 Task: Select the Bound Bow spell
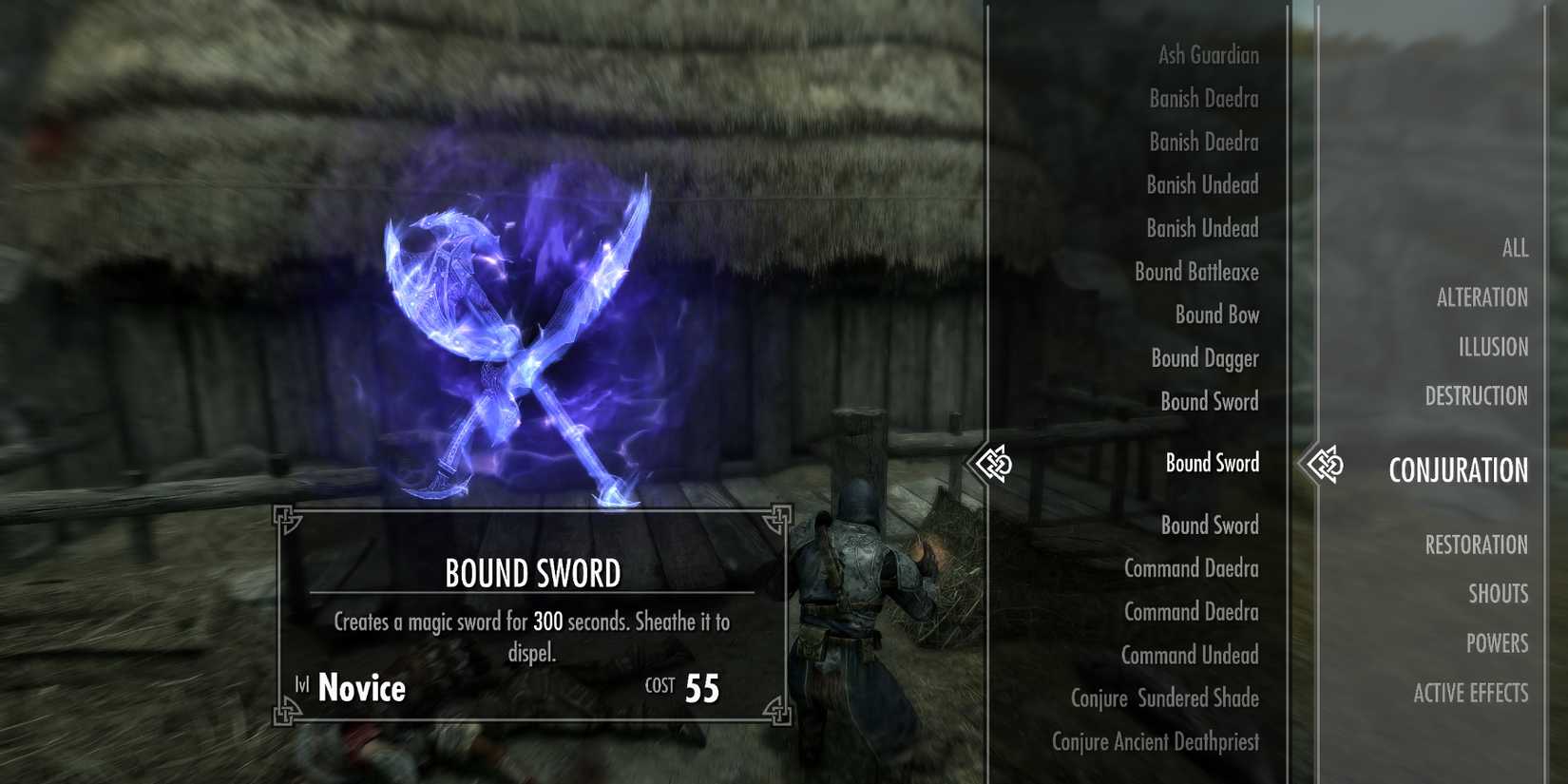tap(1215, 315)
